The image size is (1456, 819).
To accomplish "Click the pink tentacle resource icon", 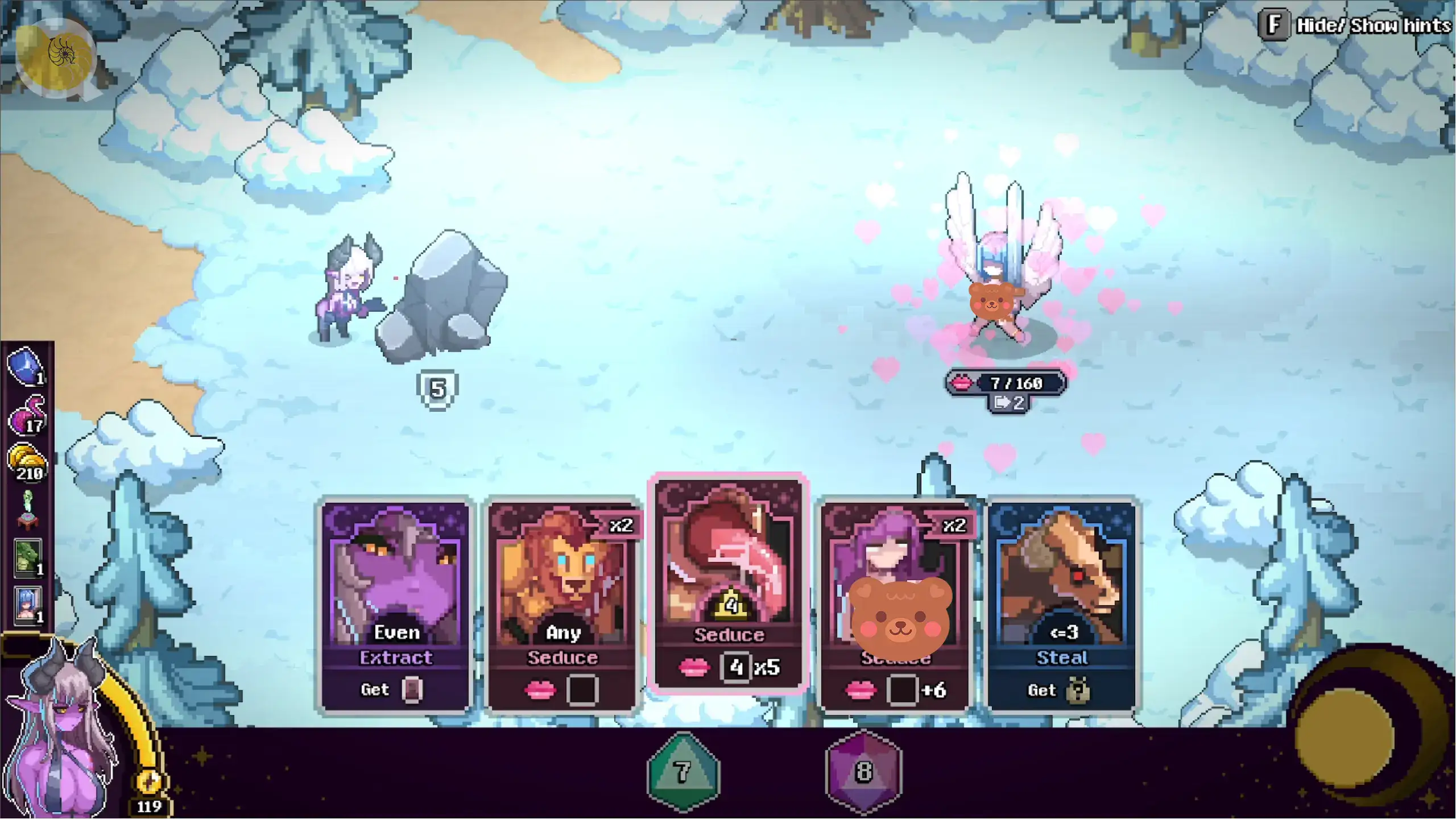I will pyautogui.click(x=27, y=415).
